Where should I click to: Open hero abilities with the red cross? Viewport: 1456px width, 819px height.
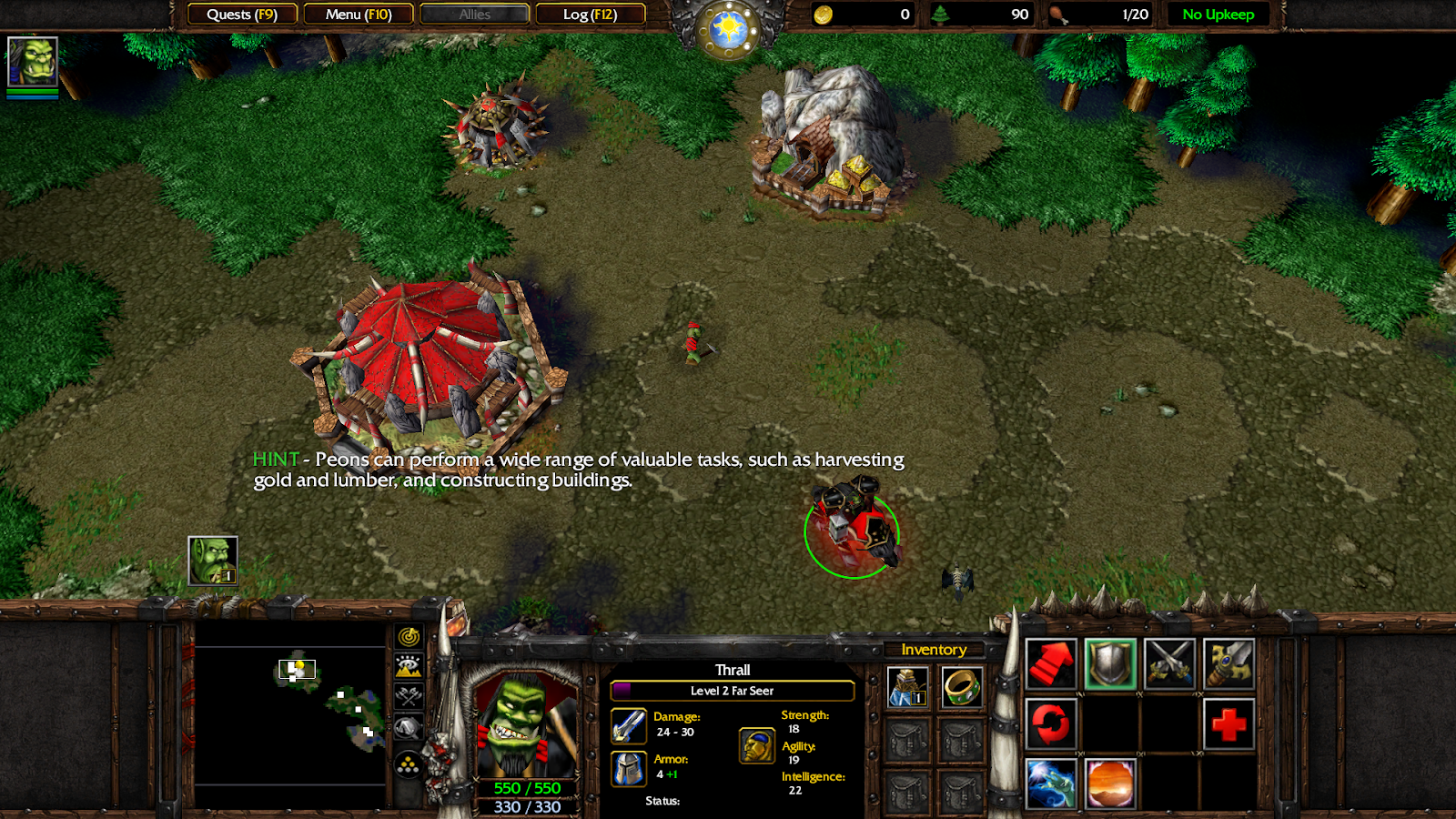pos(1228,724)
